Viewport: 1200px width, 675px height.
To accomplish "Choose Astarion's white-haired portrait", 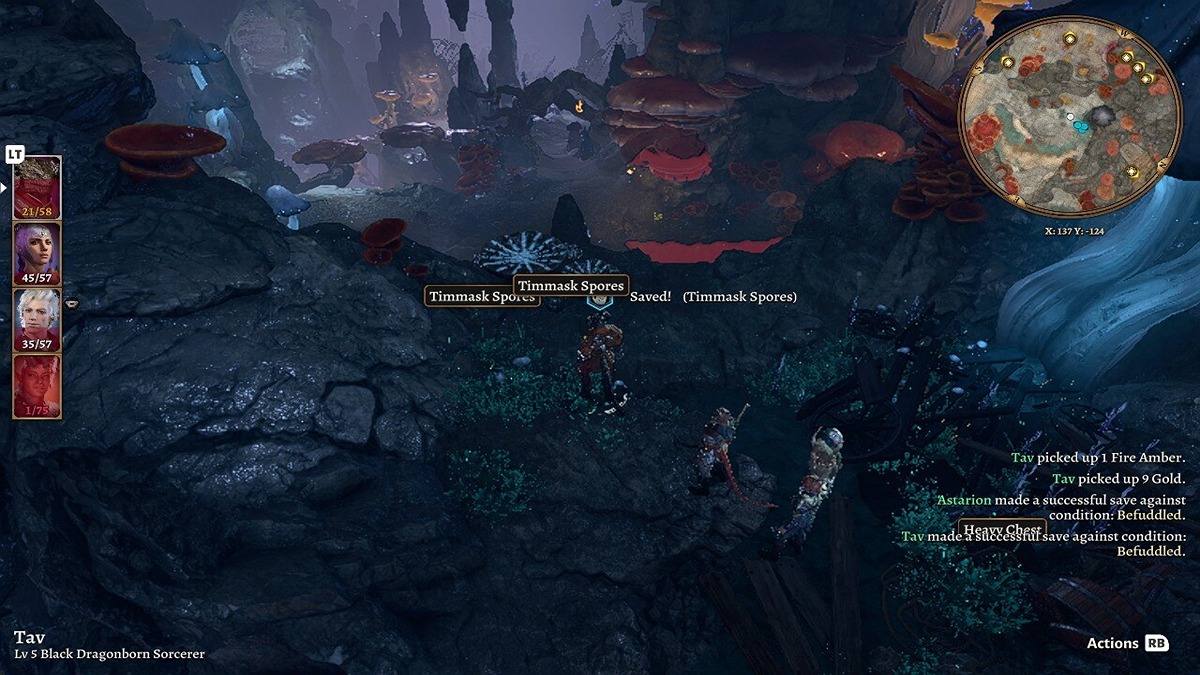I will [37, 319].
